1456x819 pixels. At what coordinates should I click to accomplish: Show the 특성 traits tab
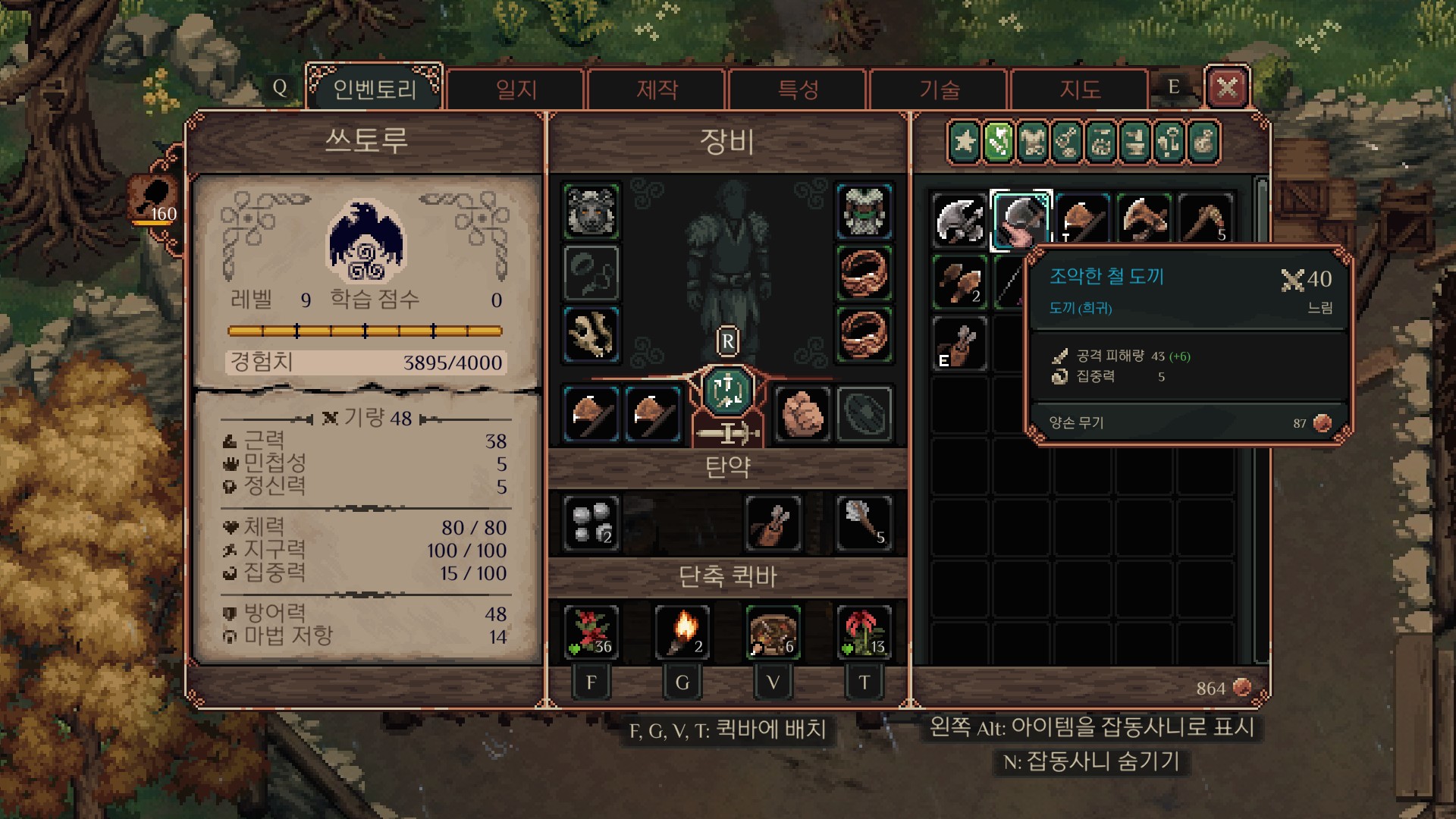tap(798, 89)
